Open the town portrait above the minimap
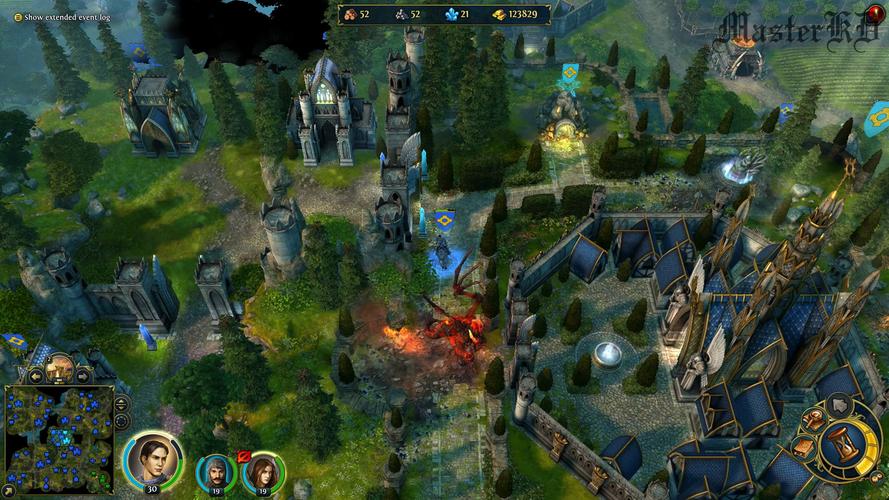889x500 pixels. [x=60, y=367]
